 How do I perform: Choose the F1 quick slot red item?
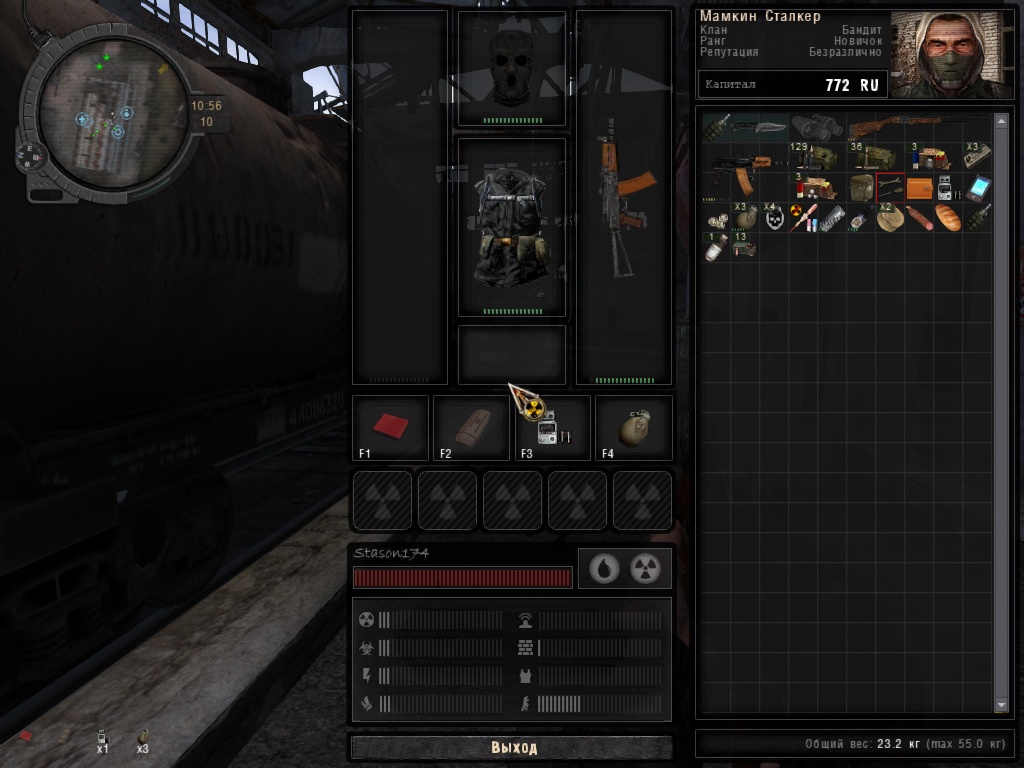pos(390,428)
